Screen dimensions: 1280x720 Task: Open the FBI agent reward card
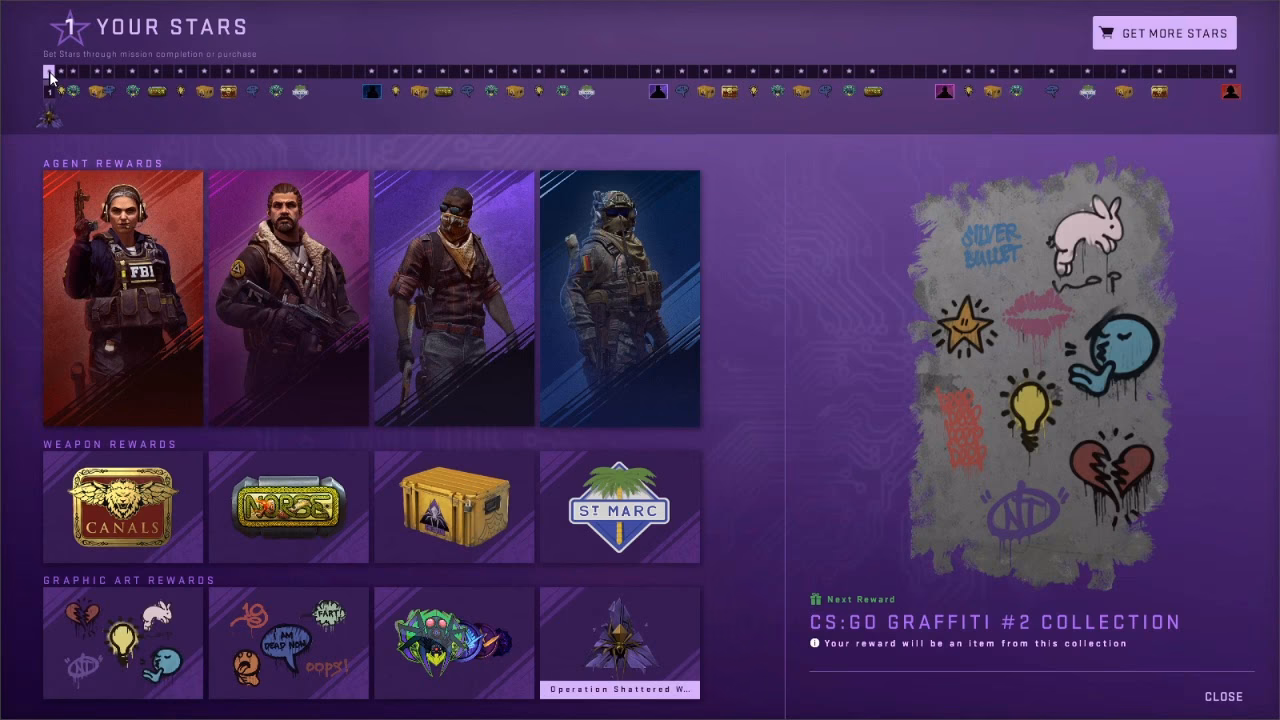coord(122,296)
